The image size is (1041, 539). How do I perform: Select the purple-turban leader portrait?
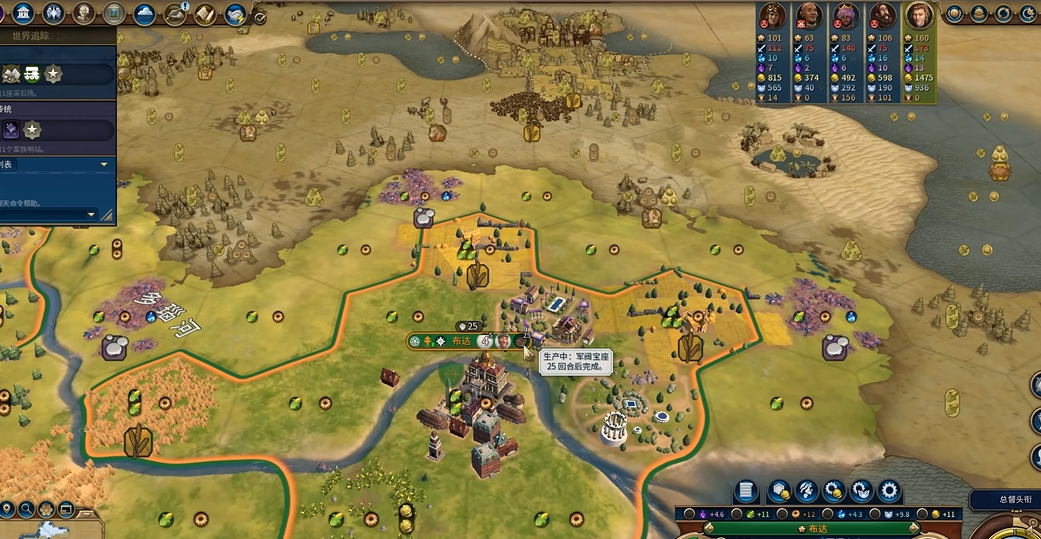[x=846, y=15]
